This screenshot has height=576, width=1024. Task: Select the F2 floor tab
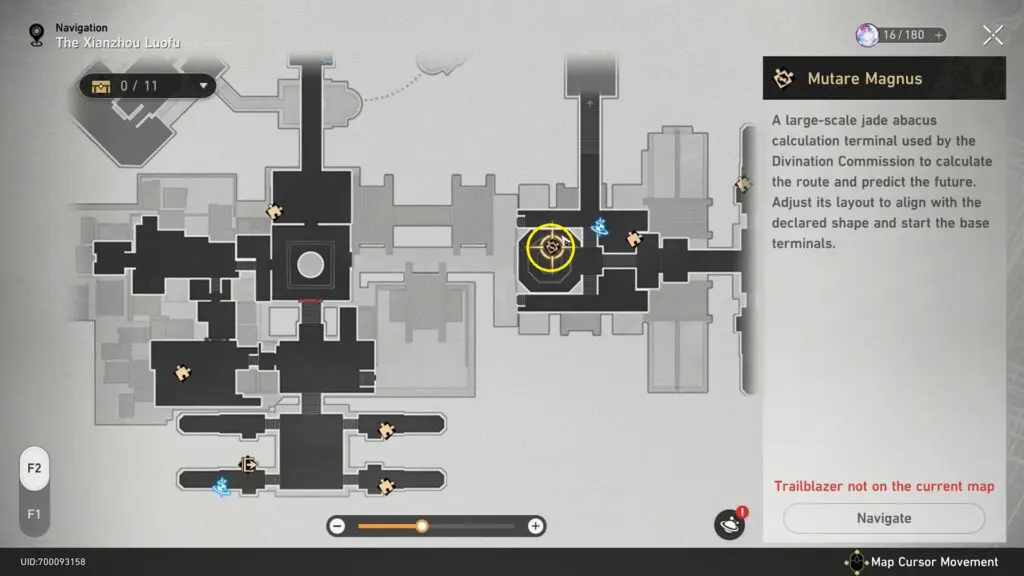coord(34,468)
